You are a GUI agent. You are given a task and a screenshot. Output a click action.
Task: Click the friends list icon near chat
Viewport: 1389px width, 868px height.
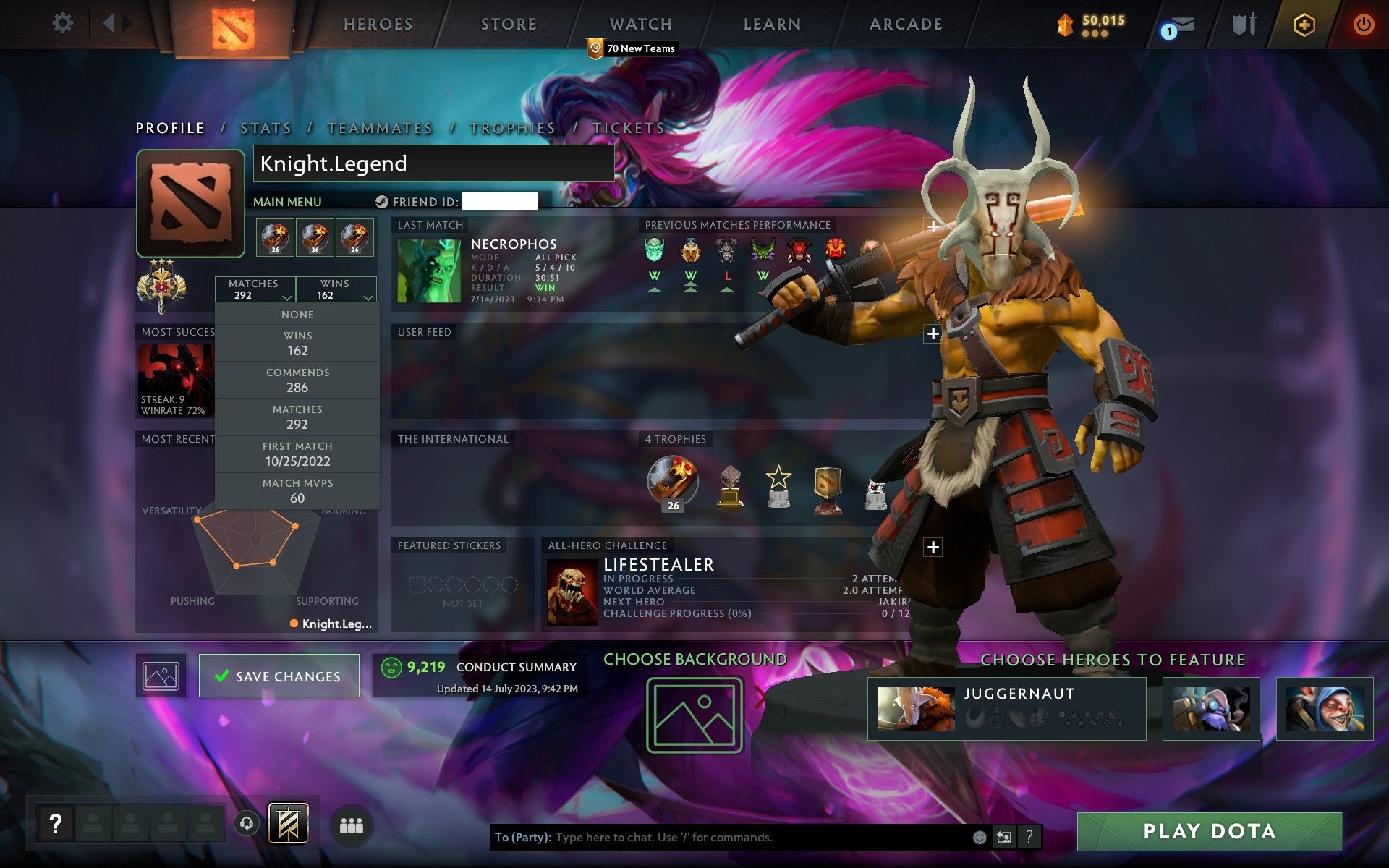(x=352, y=825)
